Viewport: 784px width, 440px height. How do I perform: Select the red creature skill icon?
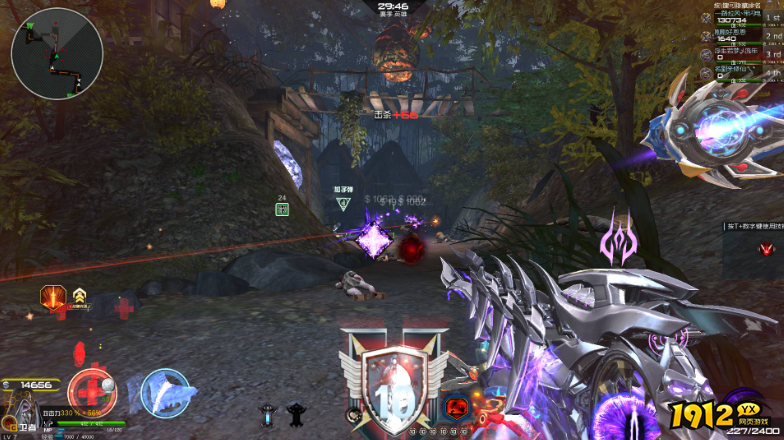457,408
